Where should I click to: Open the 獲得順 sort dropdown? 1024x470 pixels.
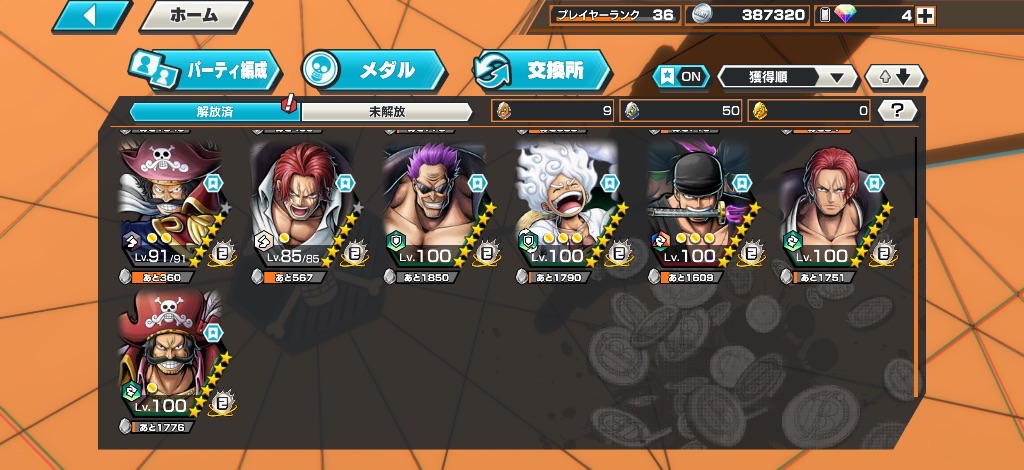coord(787,77)
